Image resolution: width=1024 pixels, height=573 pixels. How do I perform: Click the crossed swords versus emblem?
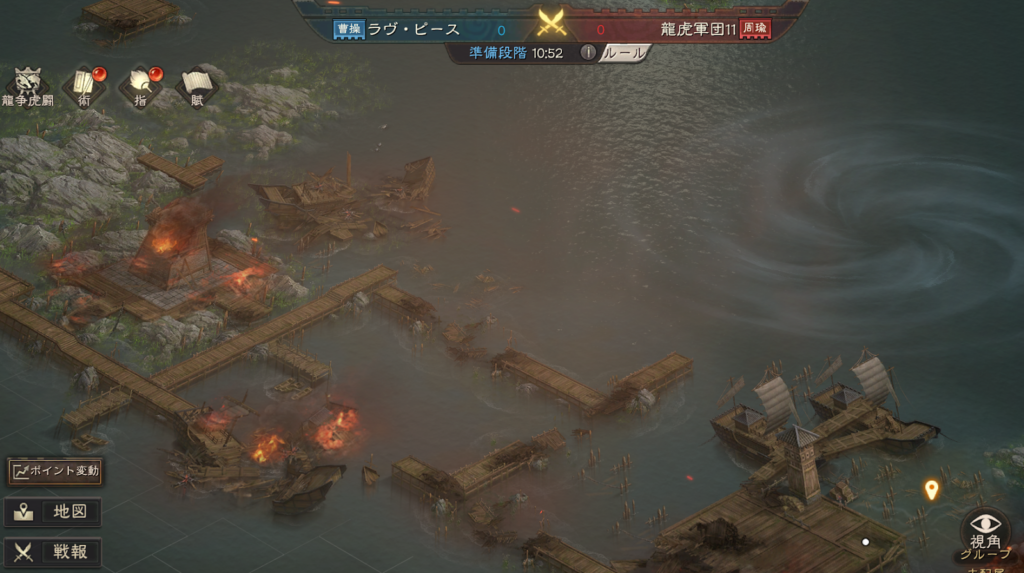(551, 24)
